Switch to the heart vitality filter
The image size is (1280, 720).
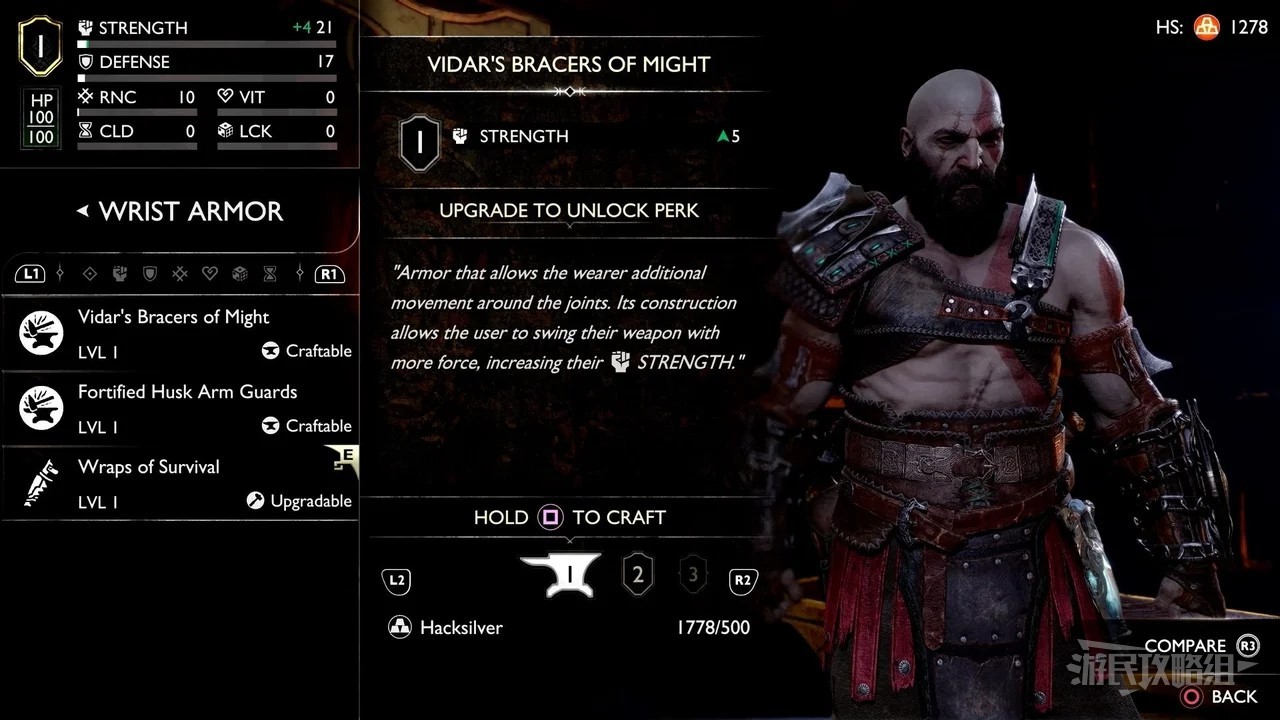(x=210, y=273)
